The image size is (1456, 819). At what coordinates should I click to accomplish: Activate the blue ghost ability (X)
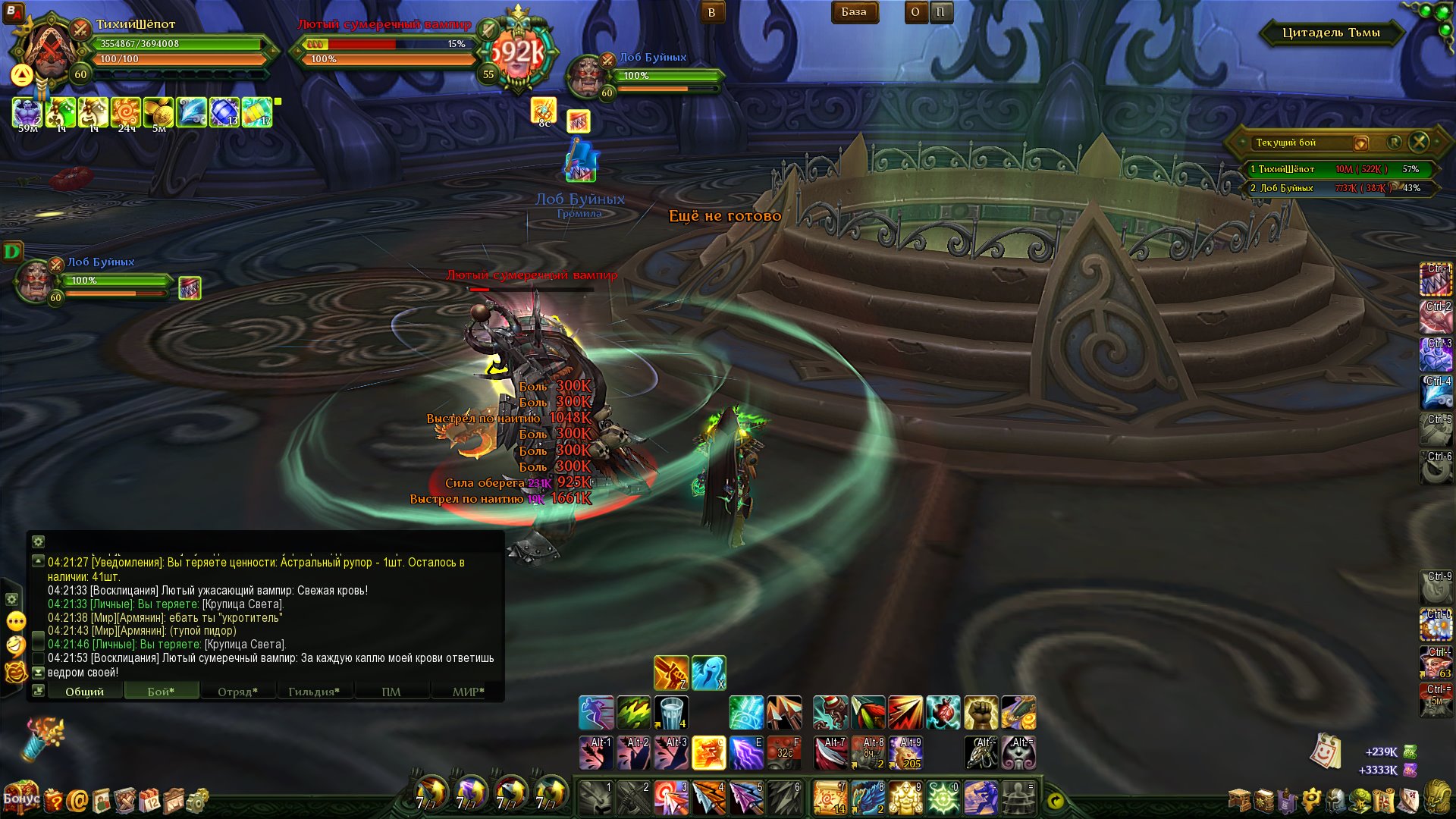point(708,673)
